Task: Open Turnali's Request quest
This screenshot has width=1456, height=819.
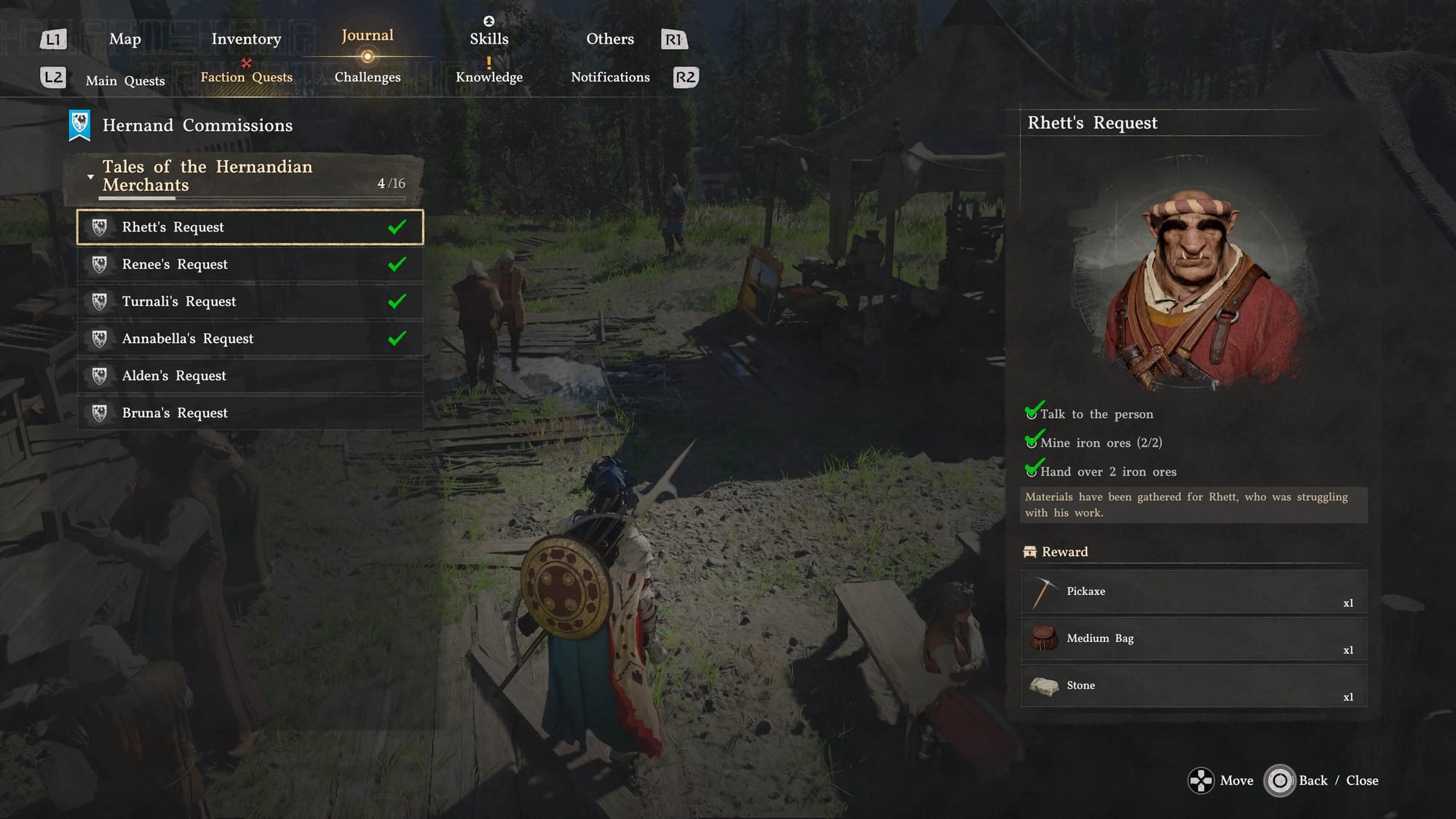Action: tap(250, 301)
